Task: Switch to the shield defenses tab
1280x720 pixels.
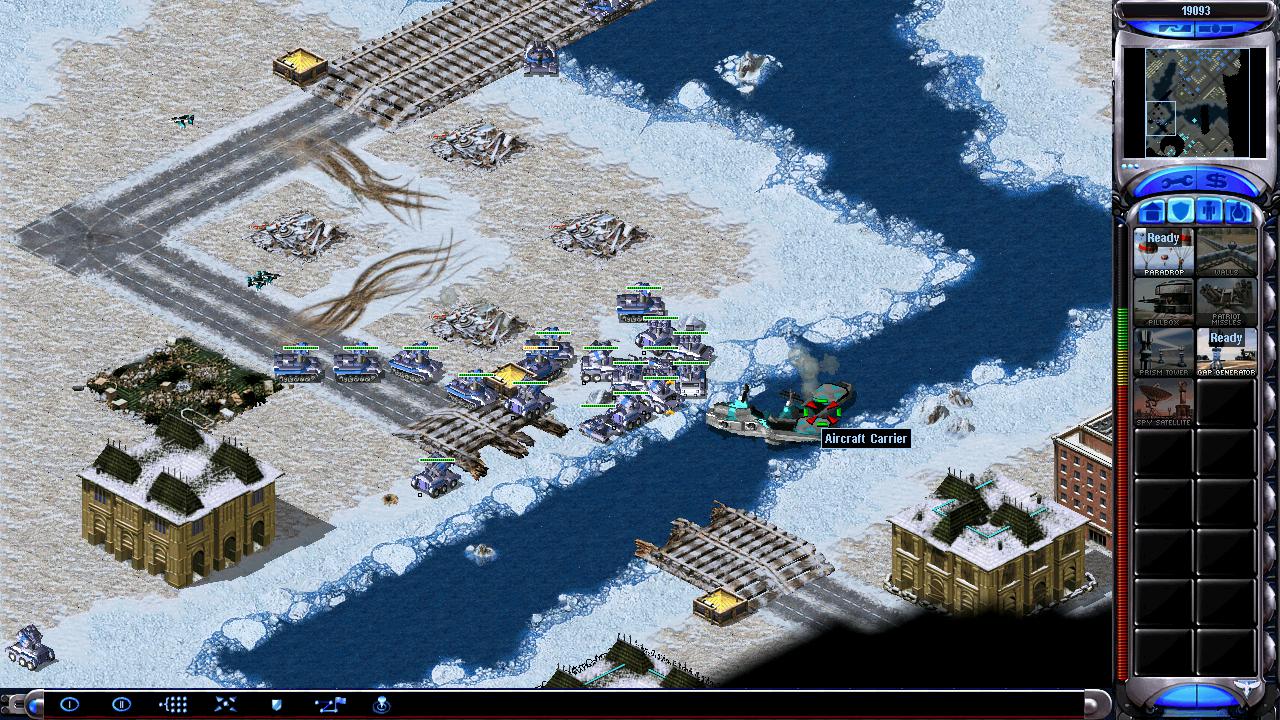Action: 1181,212
